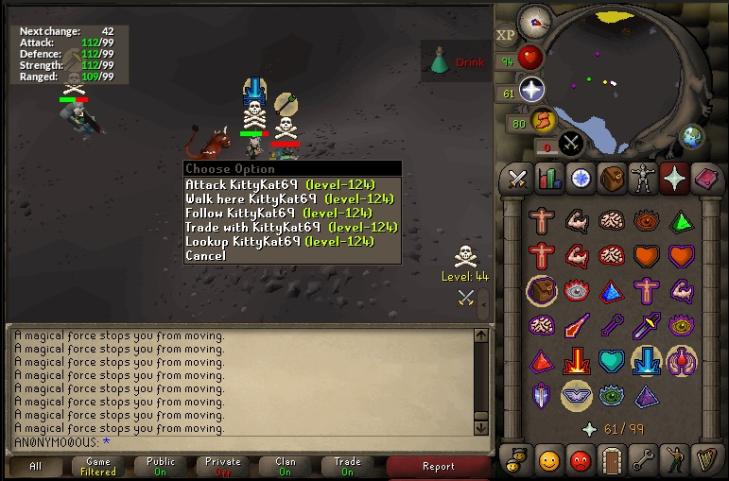Switch to the Clan chat tab
The width and height of the screenshot is (729, 481).
pos(285,466)
